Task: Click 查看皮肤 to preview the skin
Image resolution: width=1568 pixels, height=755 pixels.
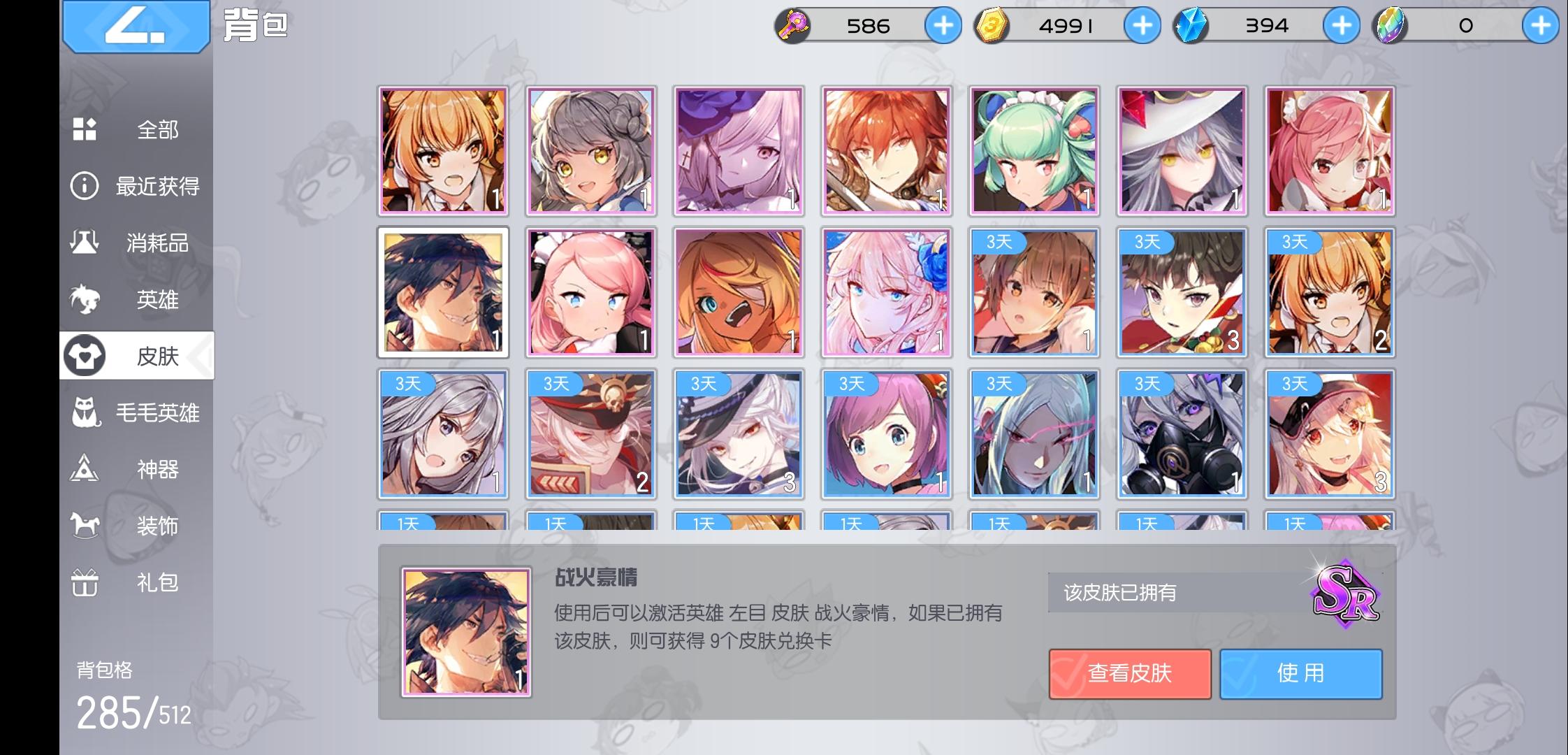Action: [1131, 673]
